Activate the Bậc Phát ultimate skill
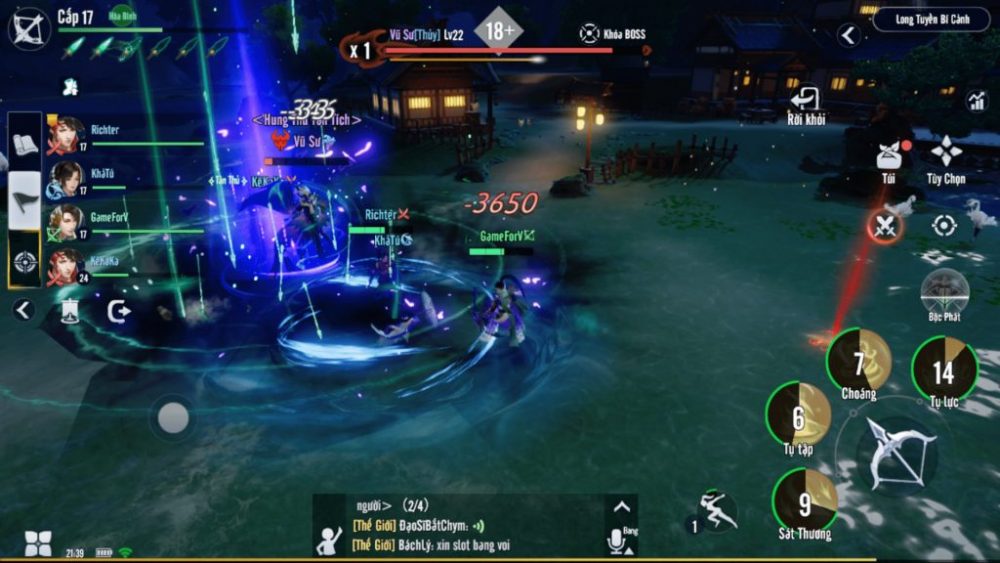1000x563 pixels. [944, 291]
